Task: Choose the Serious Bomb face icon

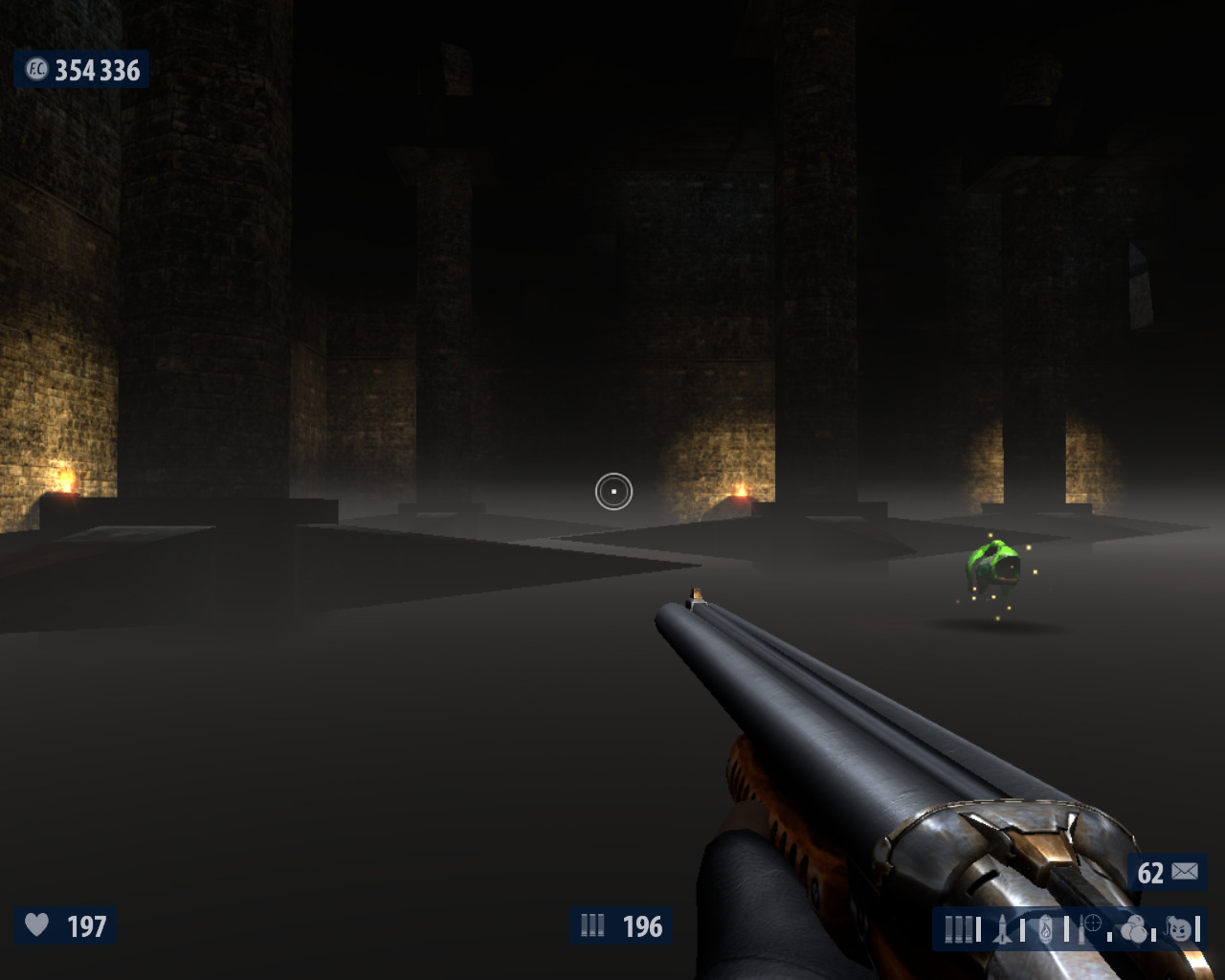Action: (1181, 929)
